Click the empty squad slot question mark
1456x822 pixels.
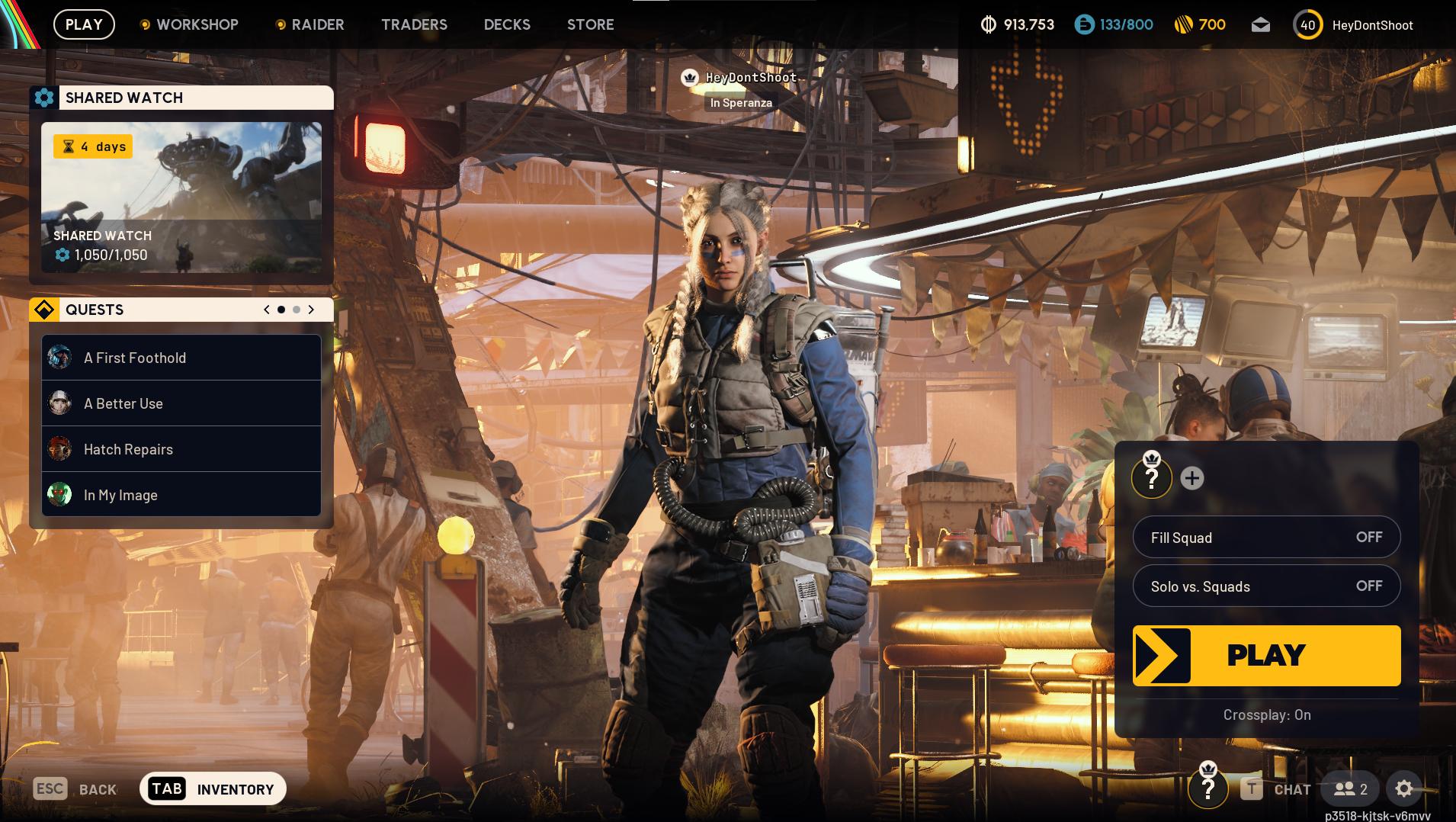[x=1152, y=478]
